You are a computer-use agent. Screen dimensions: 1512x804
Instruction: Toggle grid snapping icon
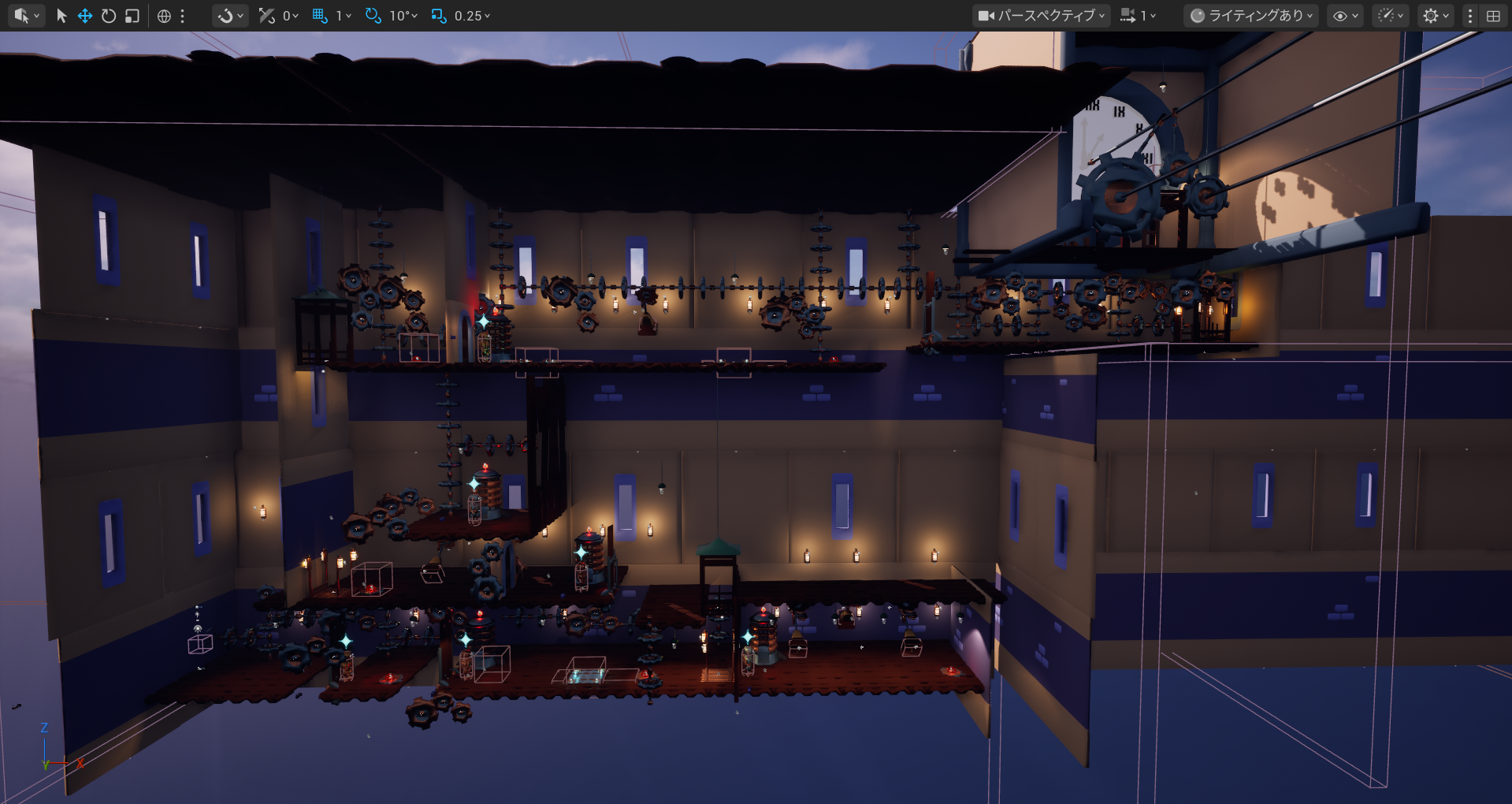(320, 16)
